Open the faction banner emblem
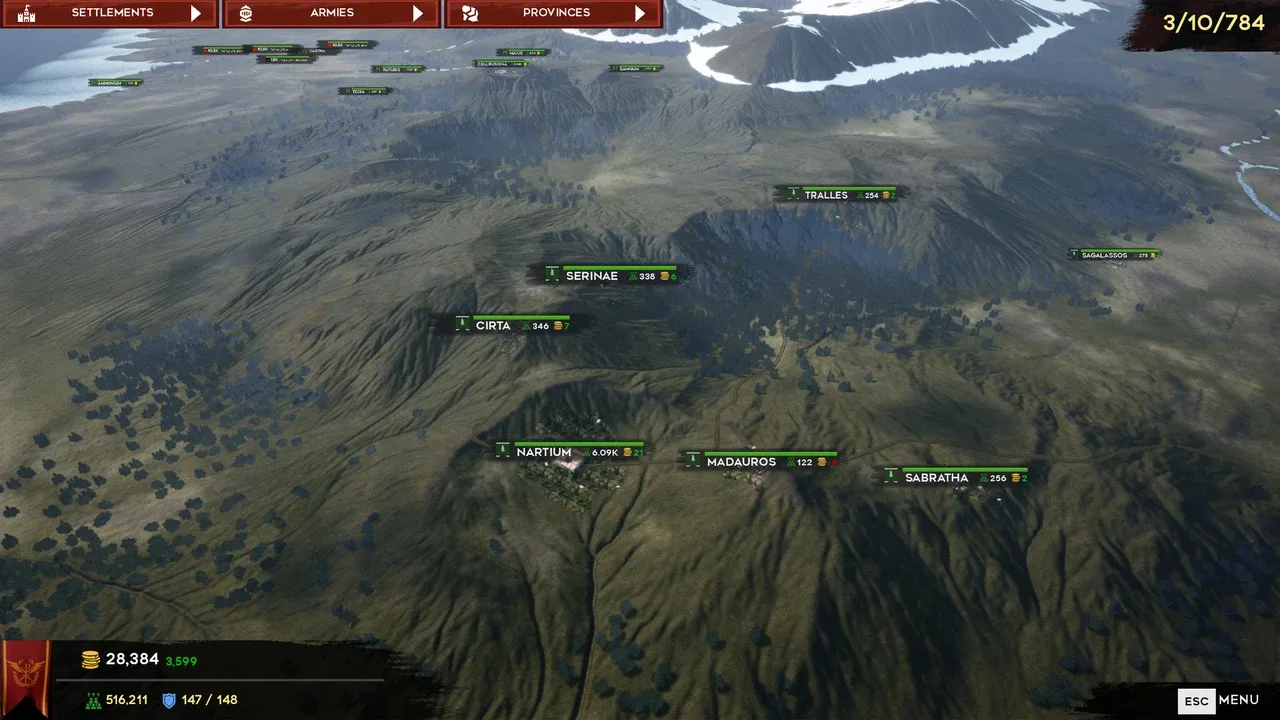The image size is (1280, 720). [27, 677]
